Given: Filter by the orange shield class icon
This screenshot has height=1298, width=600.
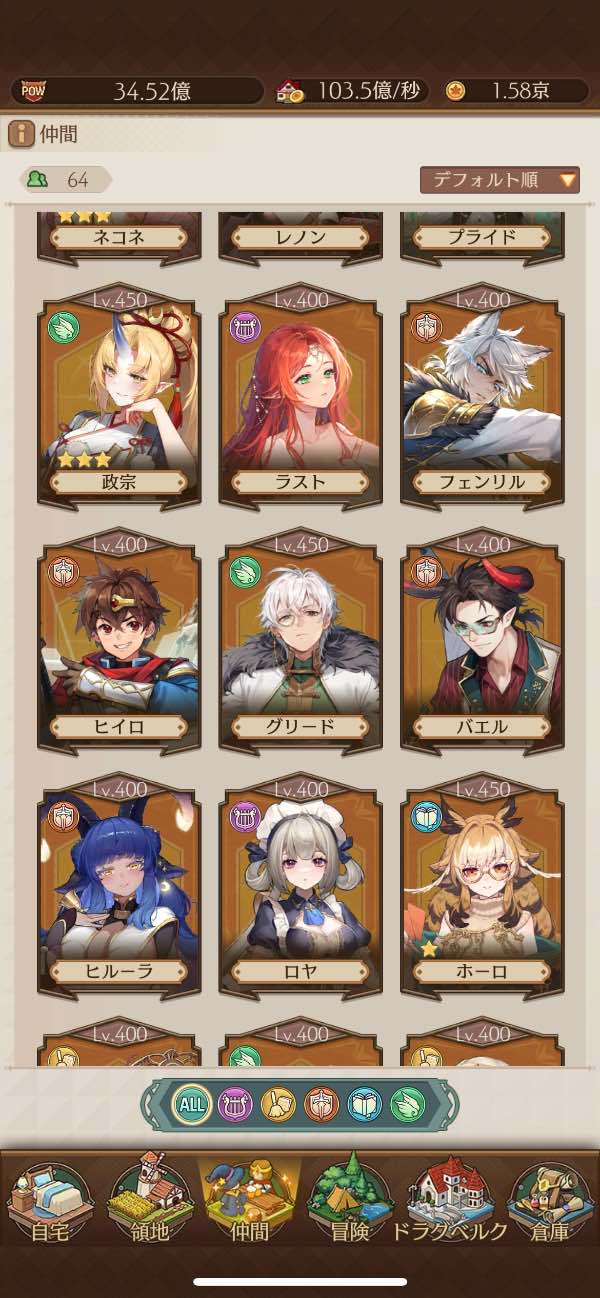Looking at the screenshot, I should 321,1105.
